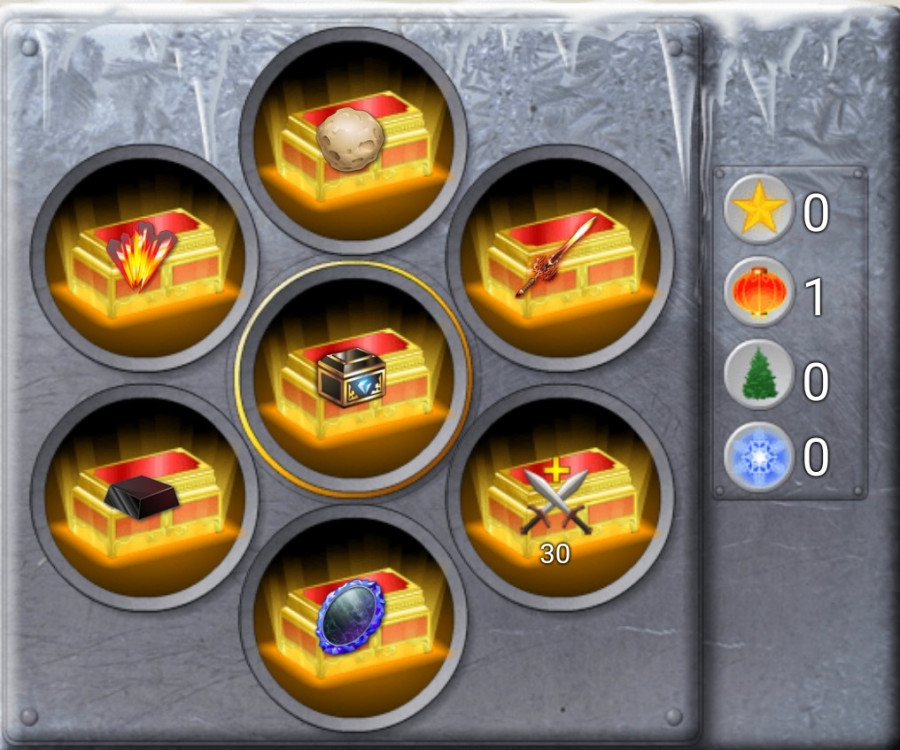Choose the chest with the blue-framed mirror

click(353, 617)
